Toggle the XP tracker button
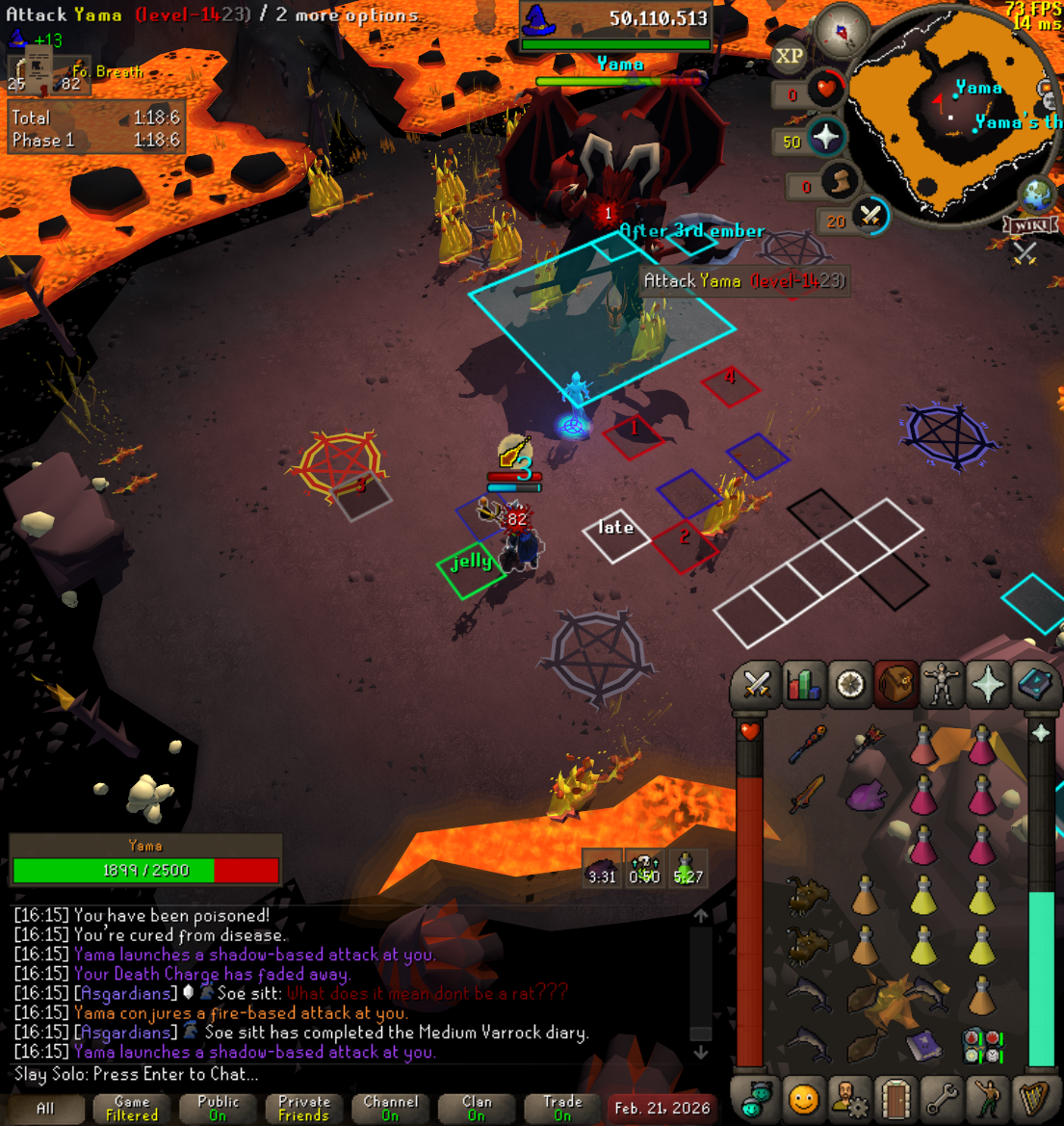The height and width of the screenshot is (1126, 1064). pos(790,56)
